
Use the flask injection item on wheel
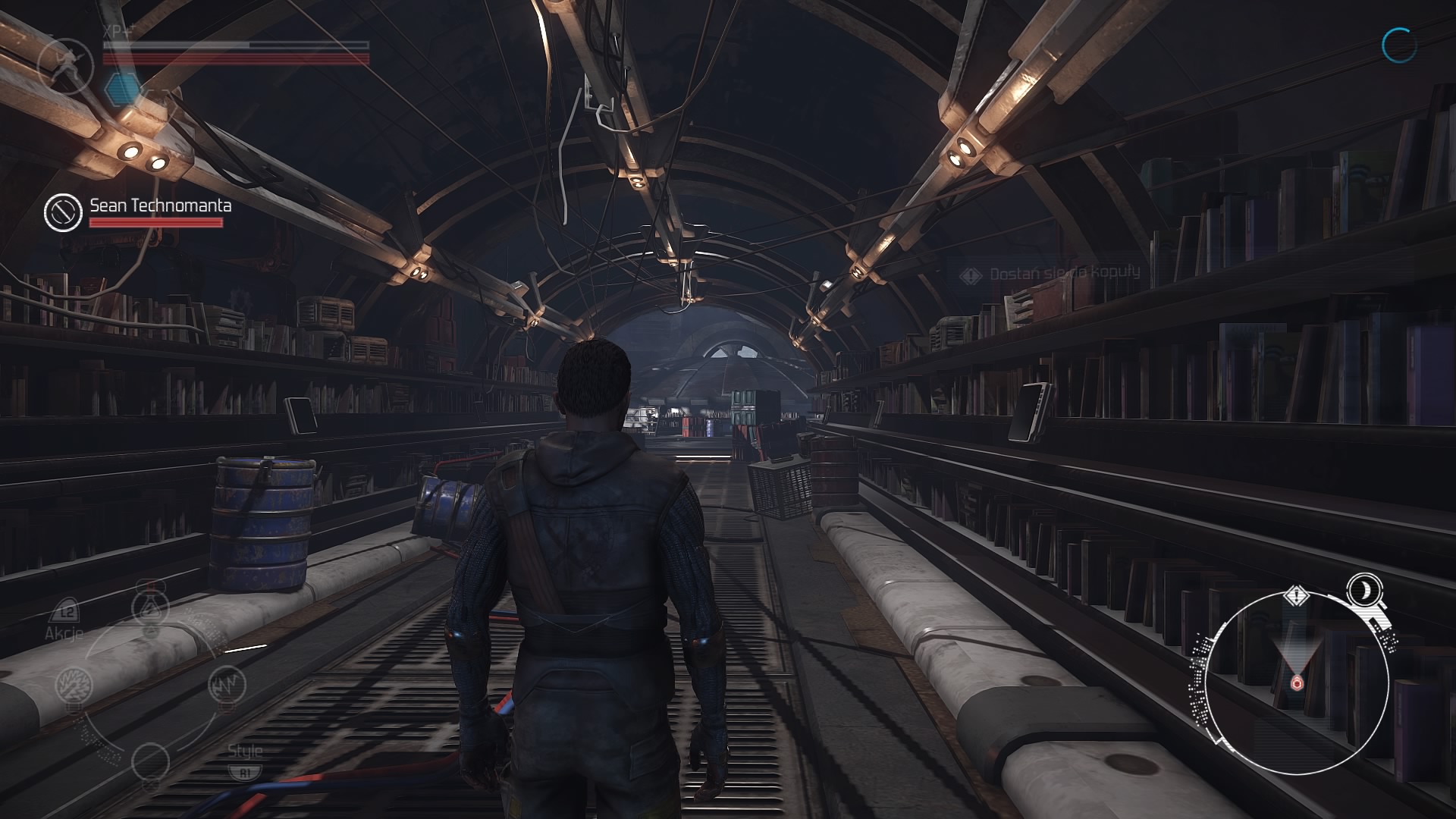click(150, 607)
